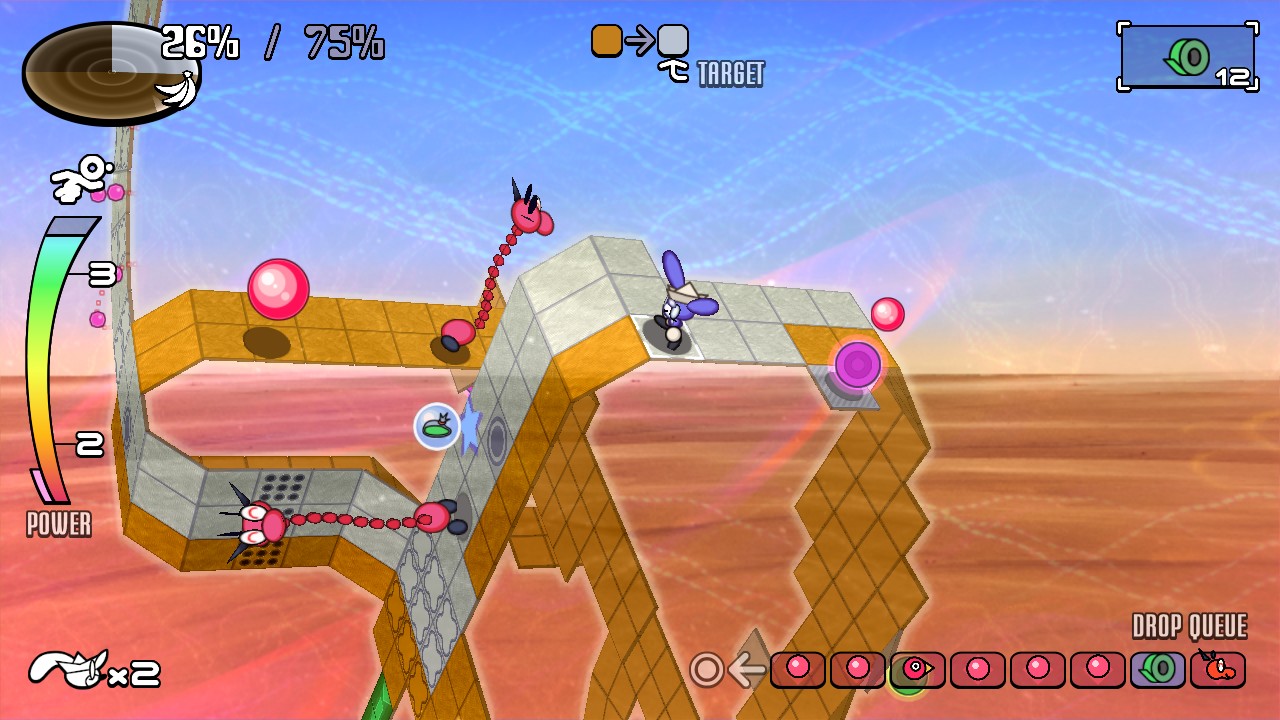Click the green snail counter at top-right
This screenshot has height=720, width=1280.
pos(1188,55)
